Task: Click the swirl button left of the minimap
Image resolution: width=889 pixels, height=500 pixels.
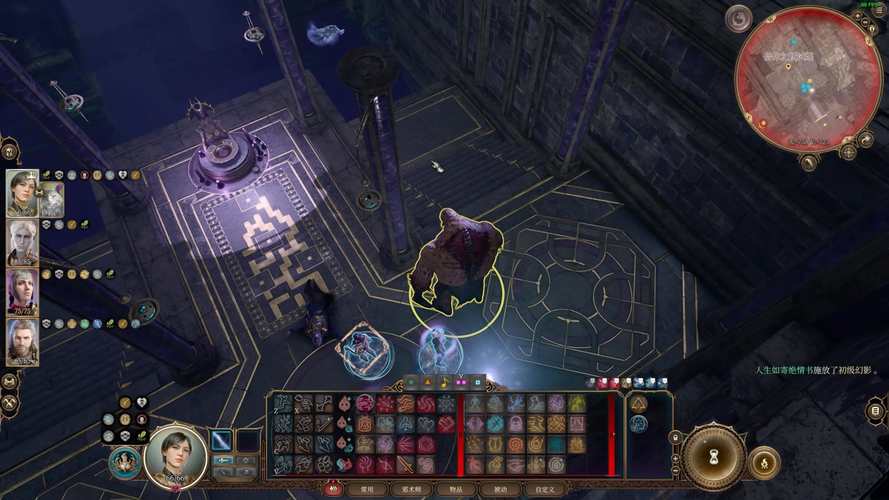Action: 739,18
